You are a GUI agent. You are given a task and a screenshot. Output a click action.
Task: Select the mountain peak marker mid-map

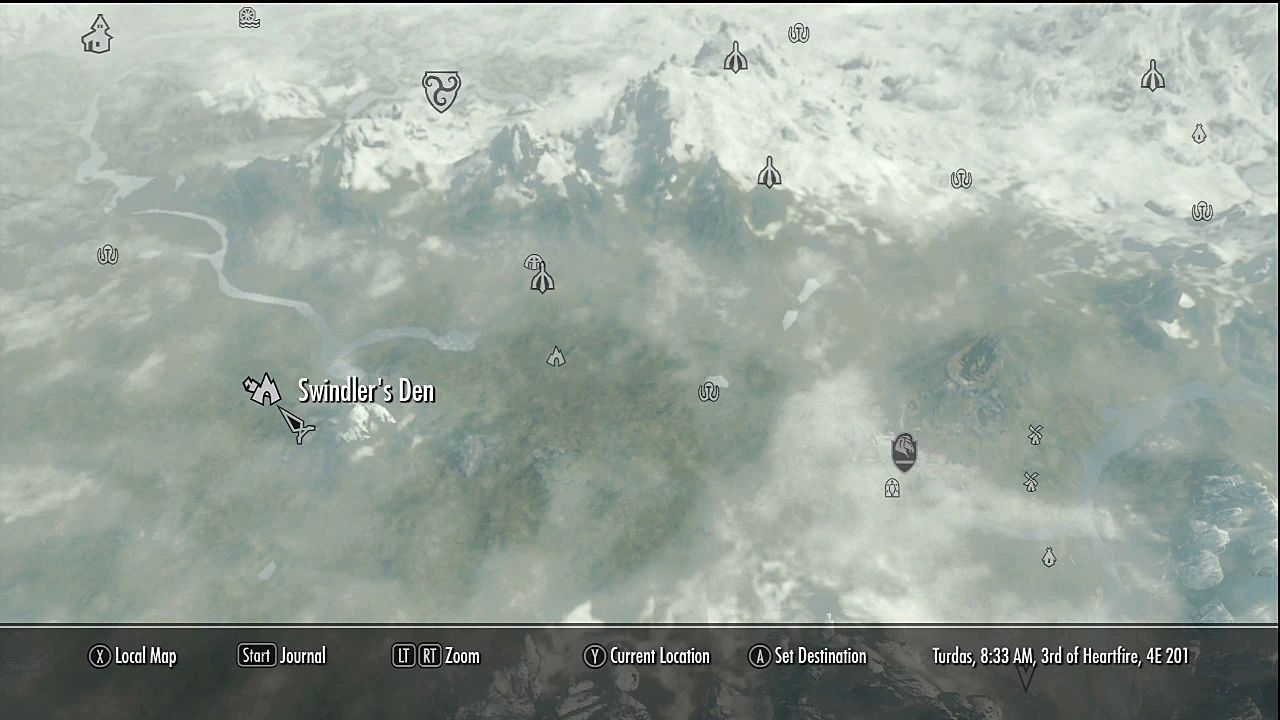[x=556, y=357]
